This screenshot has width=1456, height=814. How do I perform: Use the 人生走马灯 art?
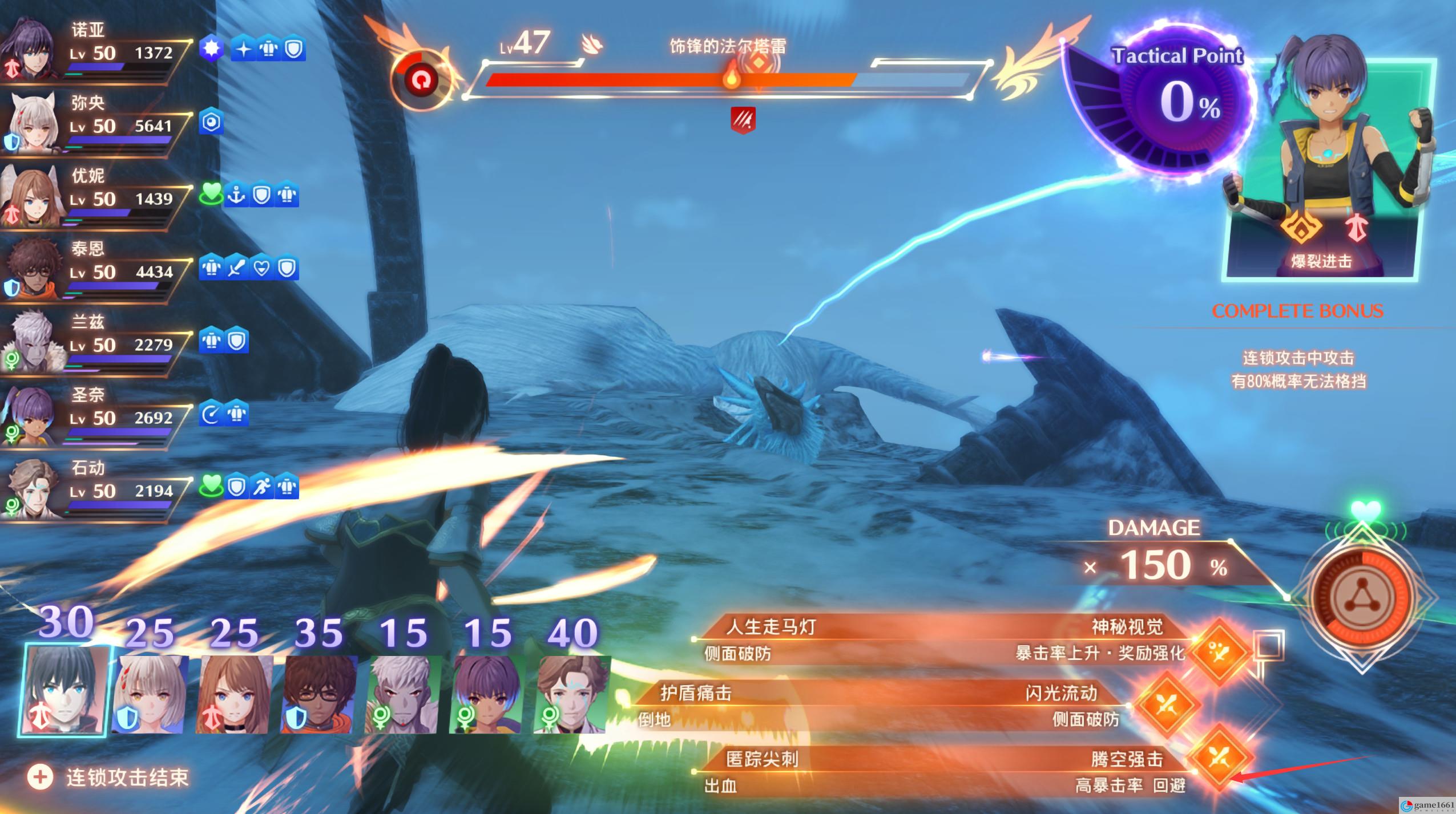(x=771, y=627)
